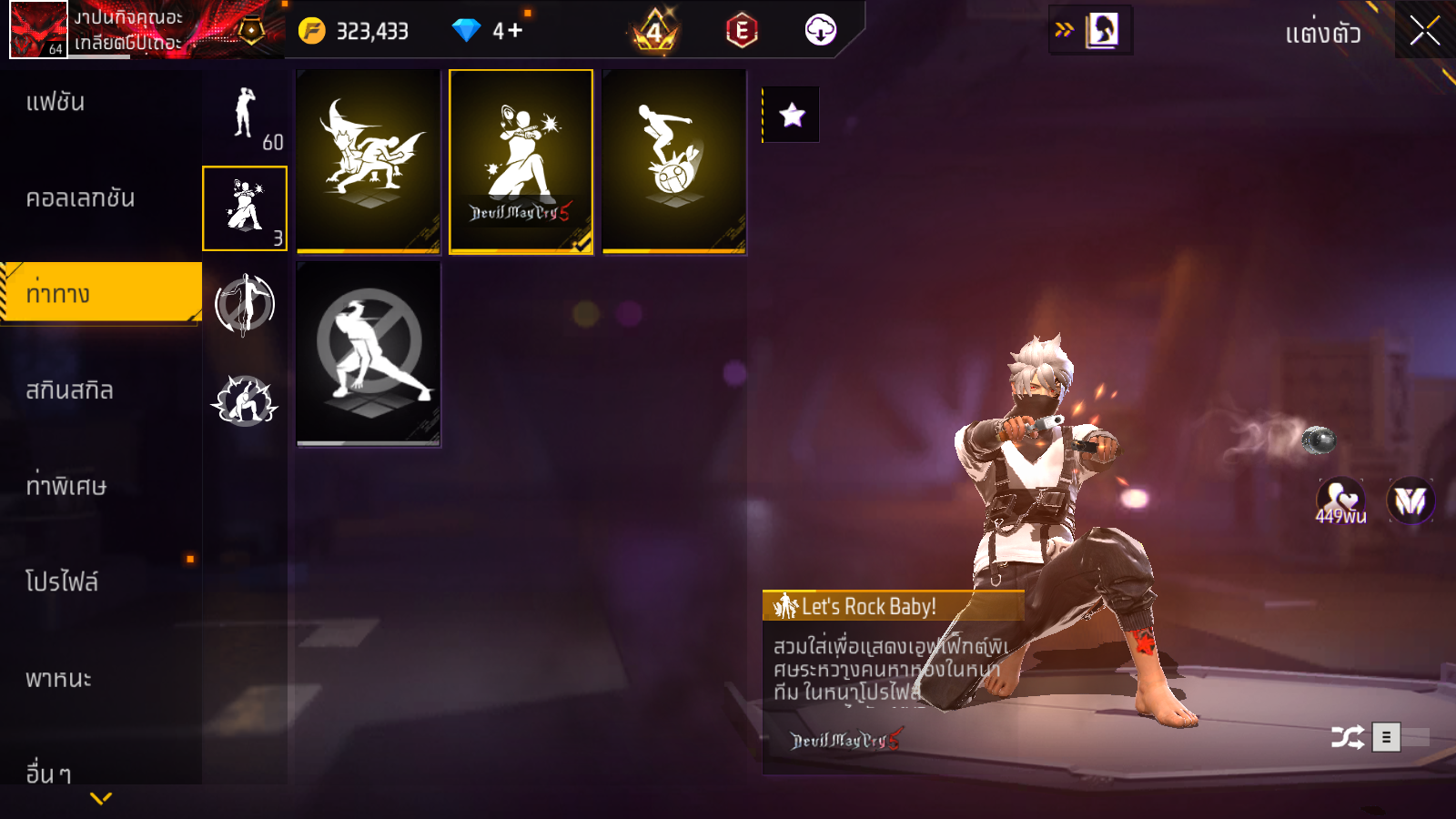1456x819 pixels.
Task: Toggle the star favorites filter
Action: pyautogui.click(x=792, y=115)
